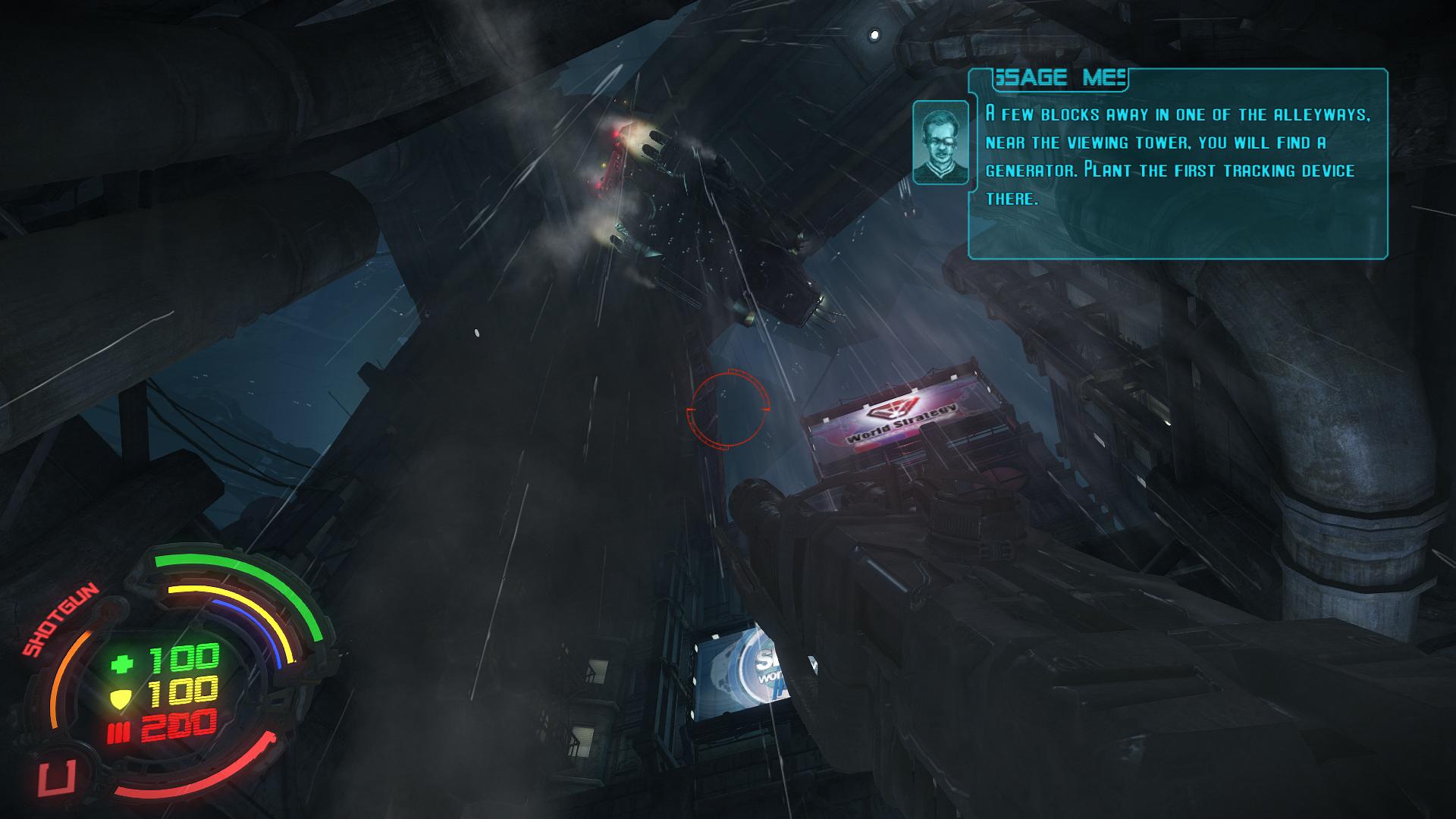Select the incoming message text panel
Viewport: 1456px width, 819px height.
pyautogui.click(x=1177, y=164)
